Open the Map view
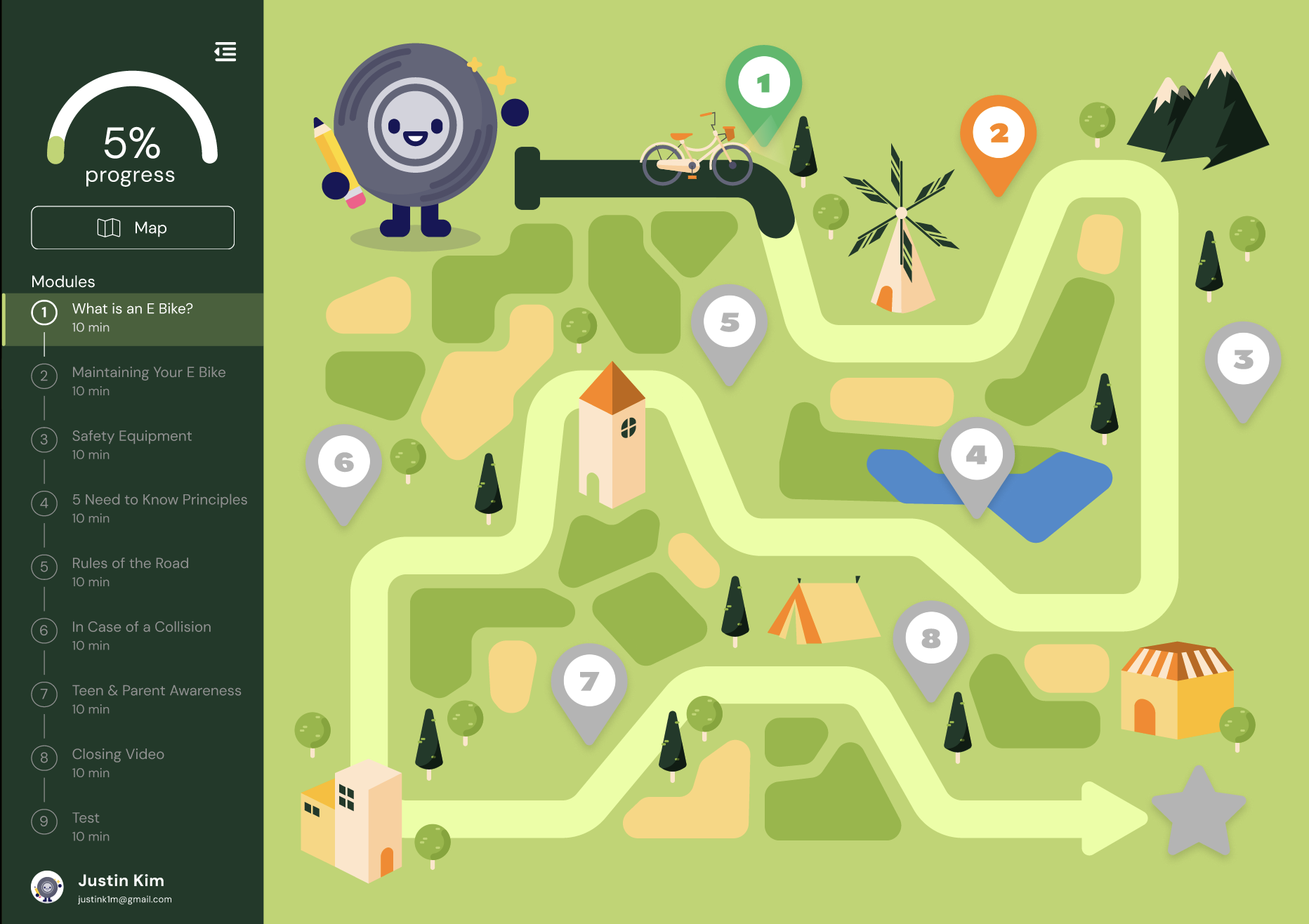 tap(132, 227)
